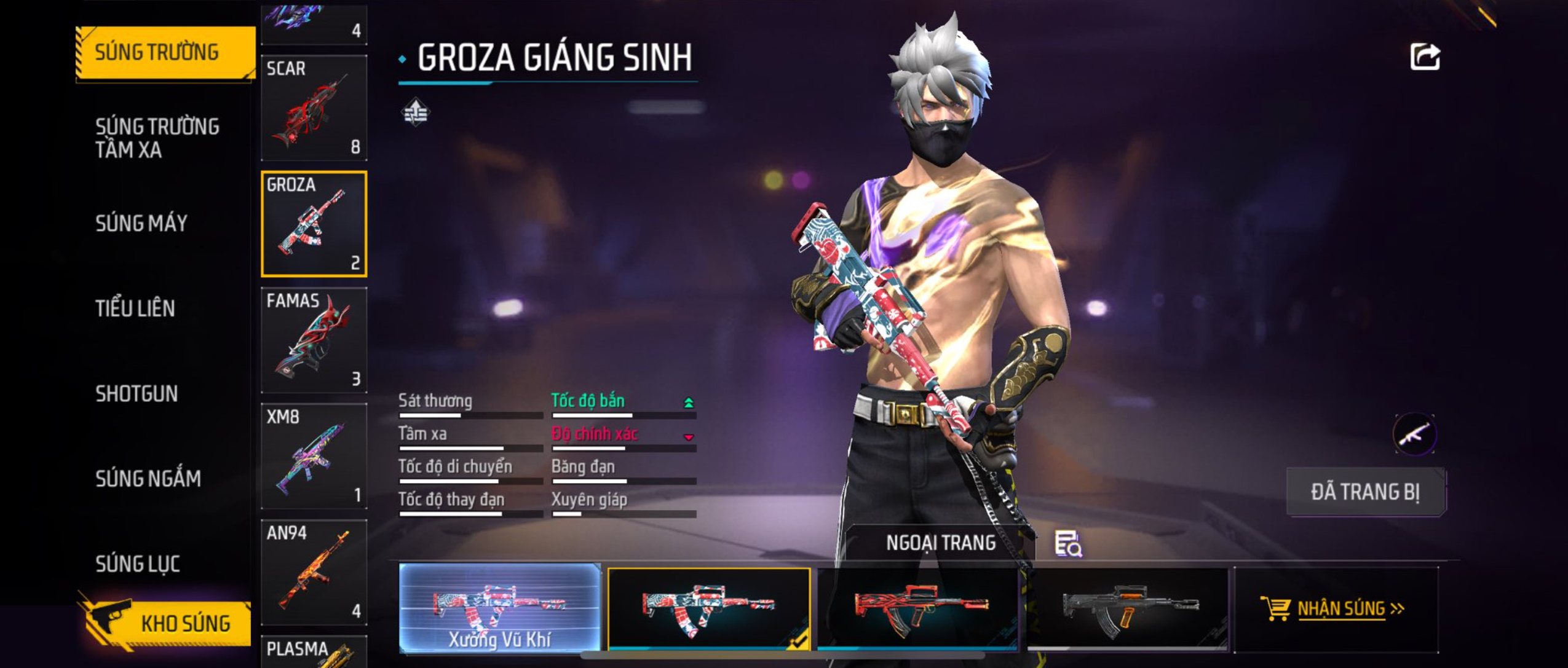Choose the XM8 weapon tile
1568x668 pixels.
pos(314,456)
